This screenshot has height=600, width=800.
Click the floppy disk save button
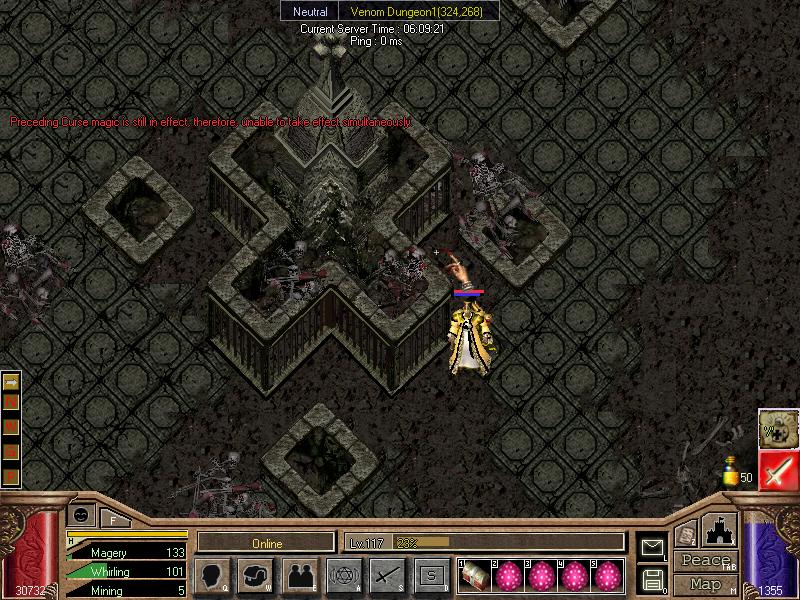tap(653, 579)
